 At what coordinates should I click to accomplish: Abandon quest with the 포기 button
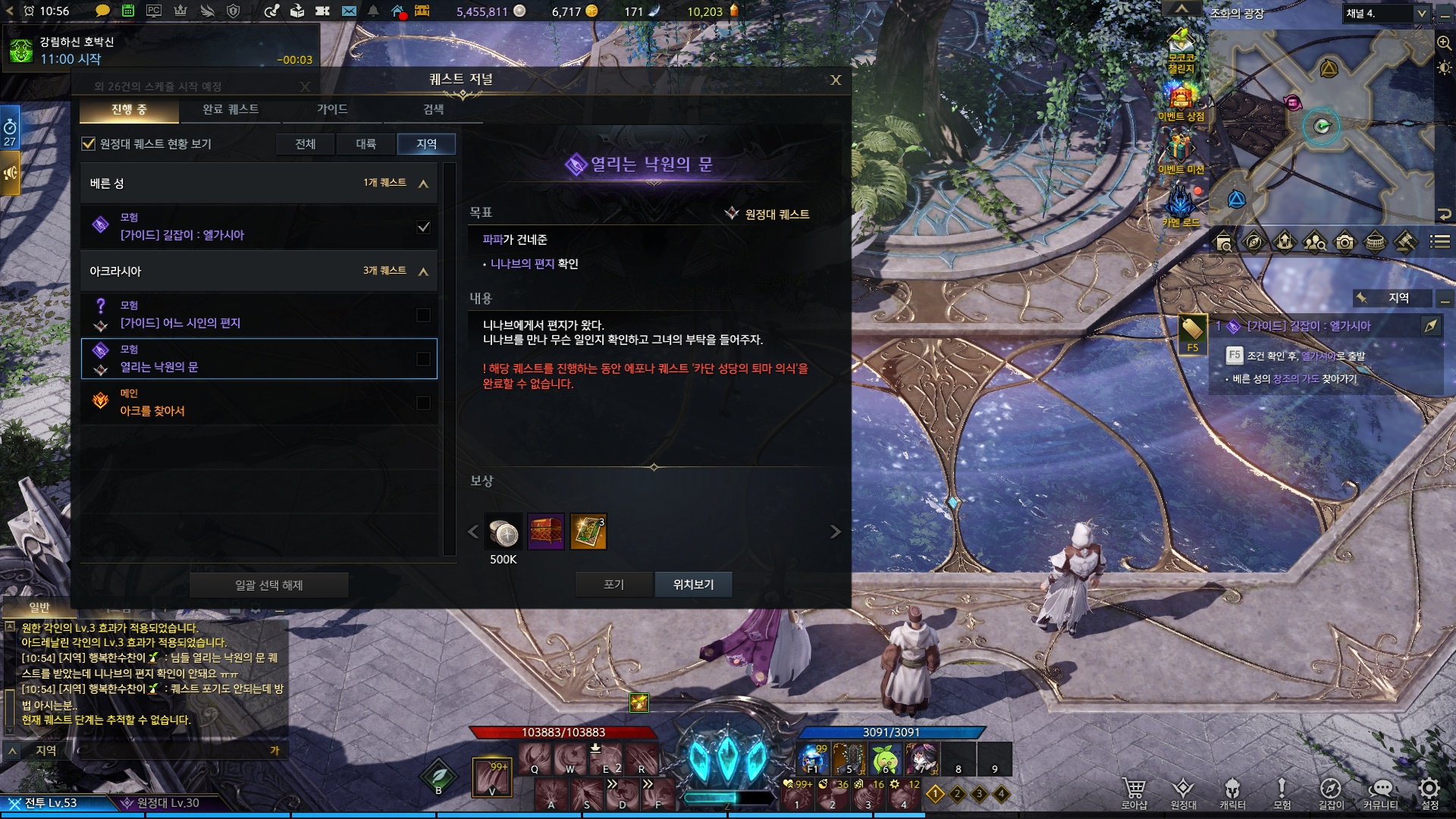click(x=613, y=585)
